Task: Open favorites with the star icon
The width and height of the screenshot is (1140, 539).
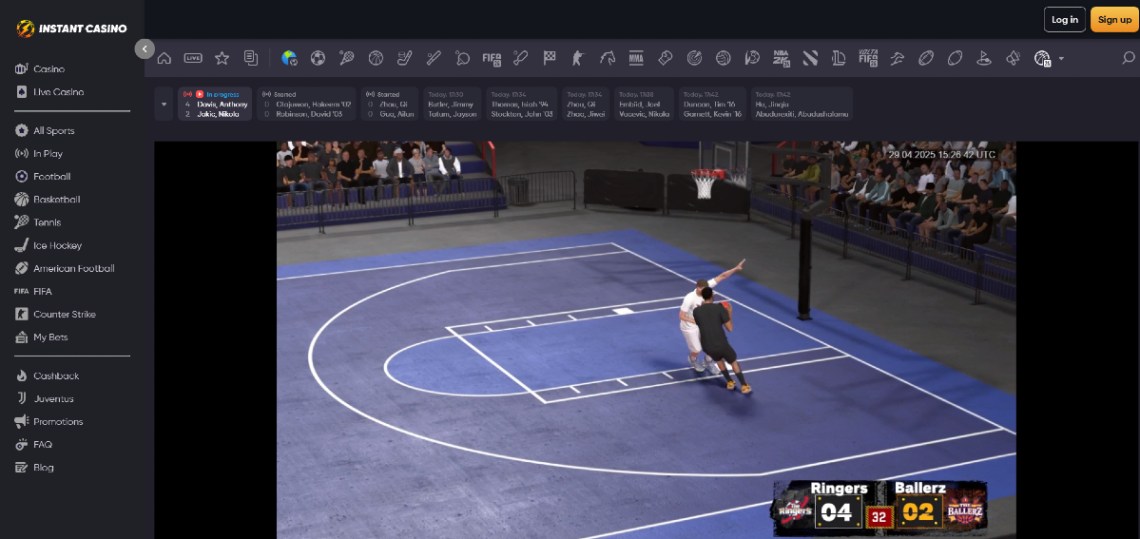Action: click(x=222, y=58)
